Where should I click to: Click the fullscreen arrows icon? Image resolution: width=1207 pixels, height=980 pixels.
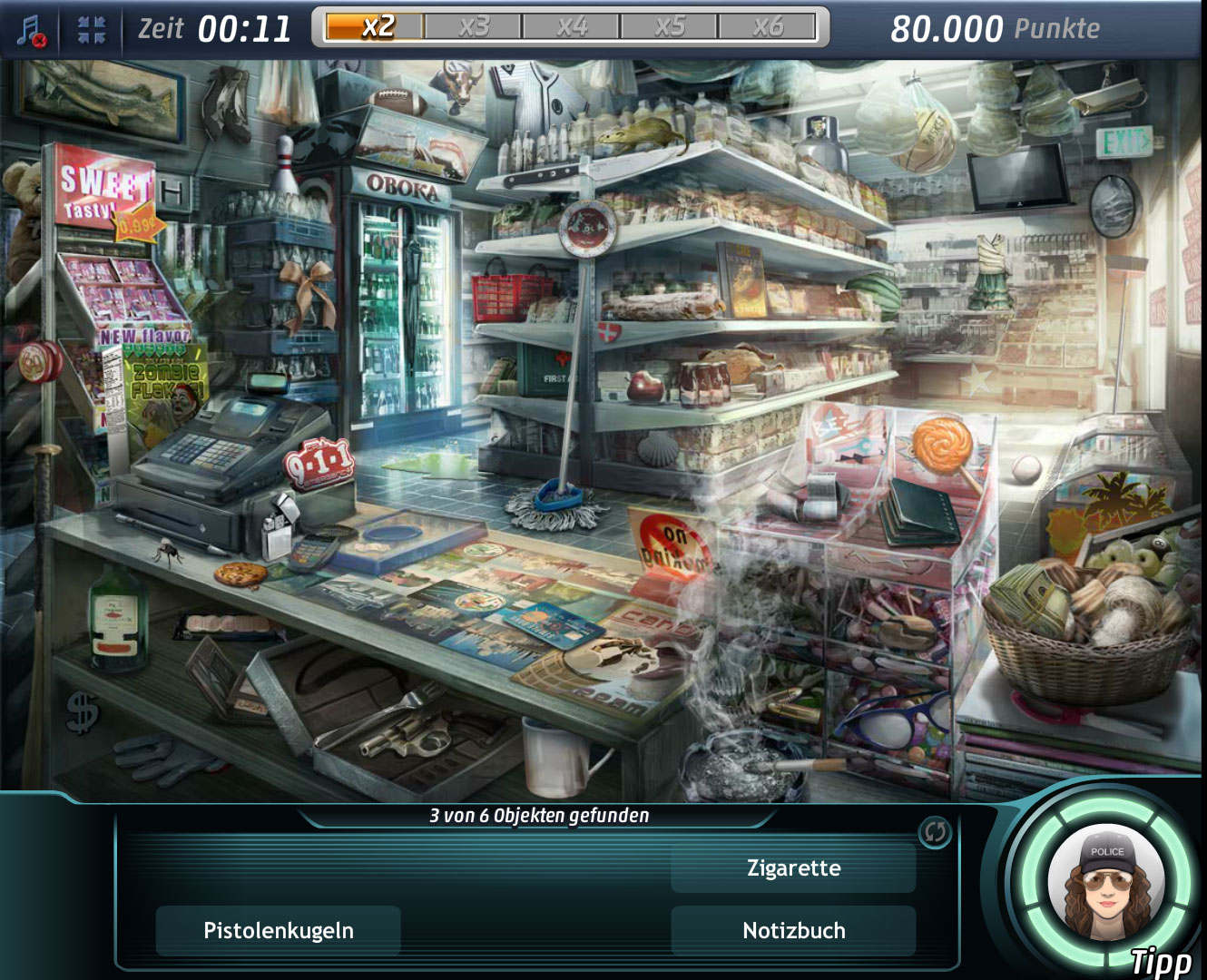[x=92, y=30]
